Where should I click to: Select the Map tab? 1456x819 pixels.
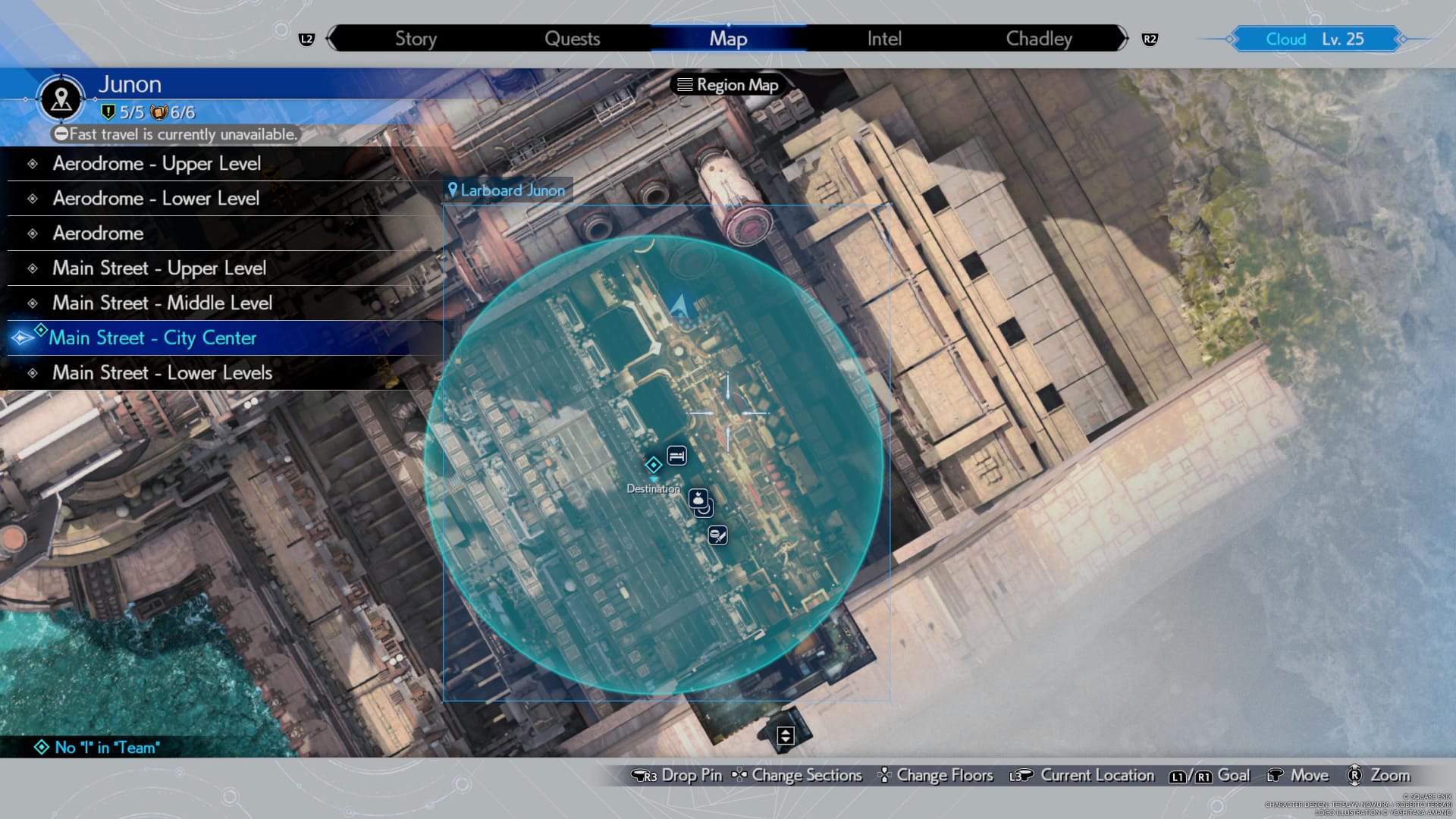pyautogui.click(x=727, y=38)
